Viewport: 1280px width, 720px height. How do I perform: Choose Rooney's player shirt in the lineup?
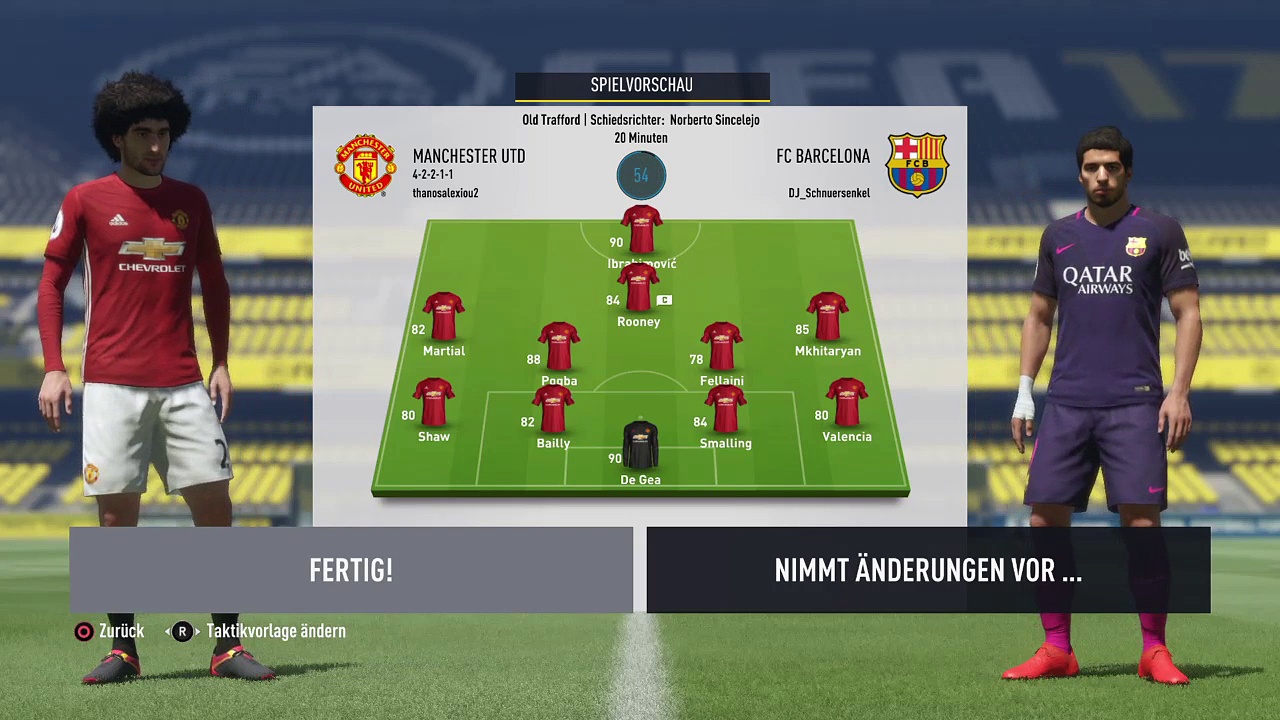coord(638,288)
